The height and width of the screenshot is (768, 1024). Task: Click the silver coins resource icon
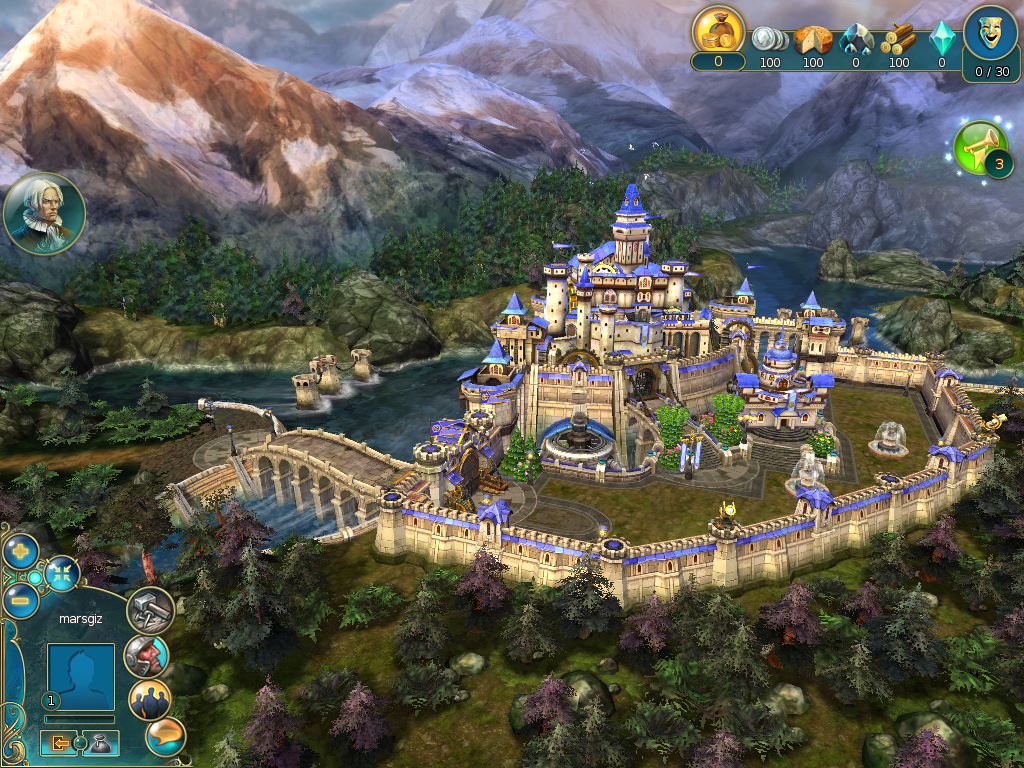[769, 40]
